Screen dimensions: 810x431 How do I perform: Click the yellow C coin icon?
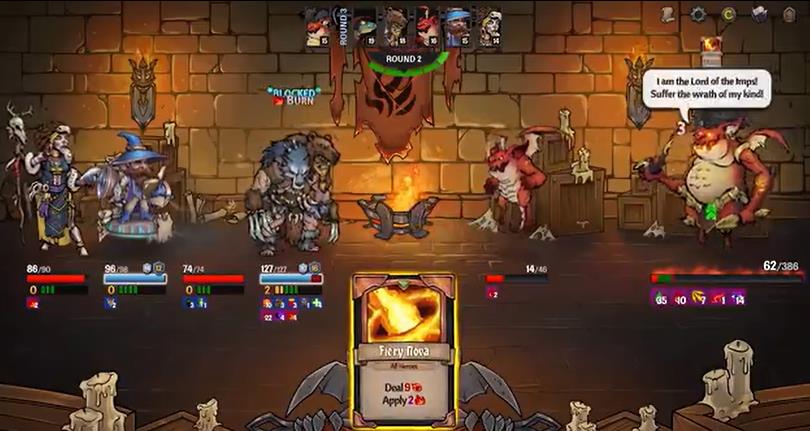click(x=729, y=14)
